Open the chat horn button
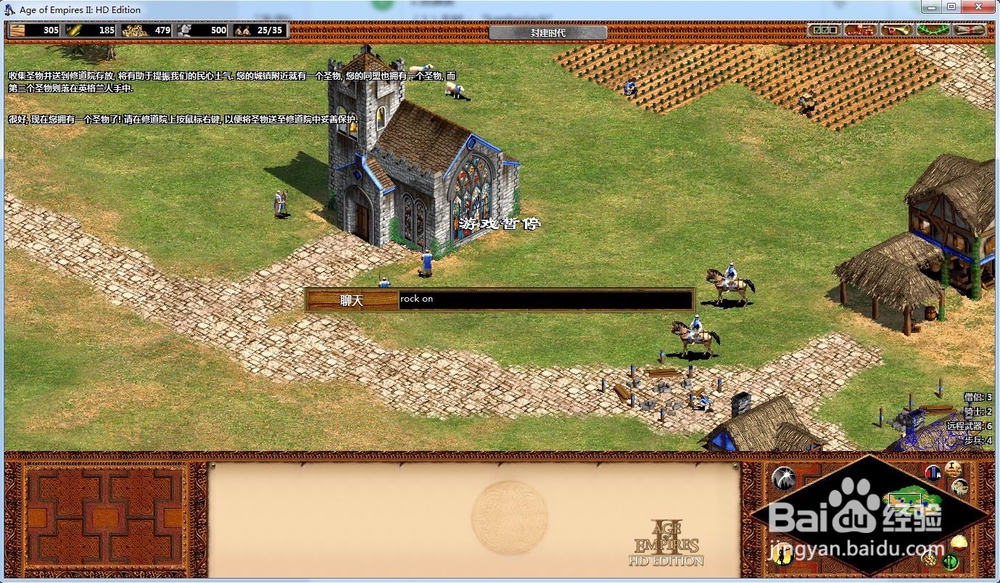Screen dimensions: 1000x583 [x=896, y=30]
